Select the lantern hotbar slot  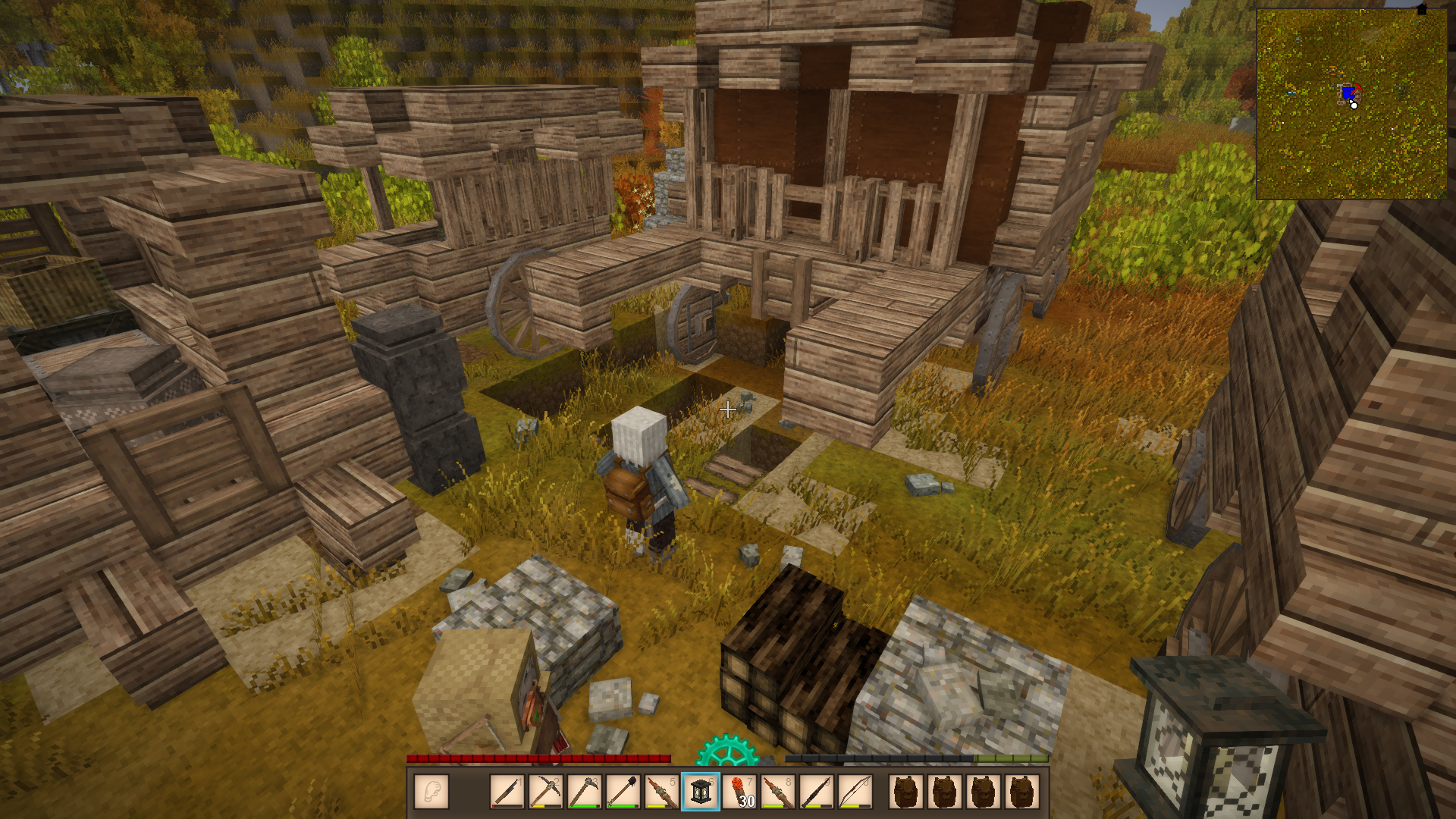pyautogui.click(x=701, y=792)
